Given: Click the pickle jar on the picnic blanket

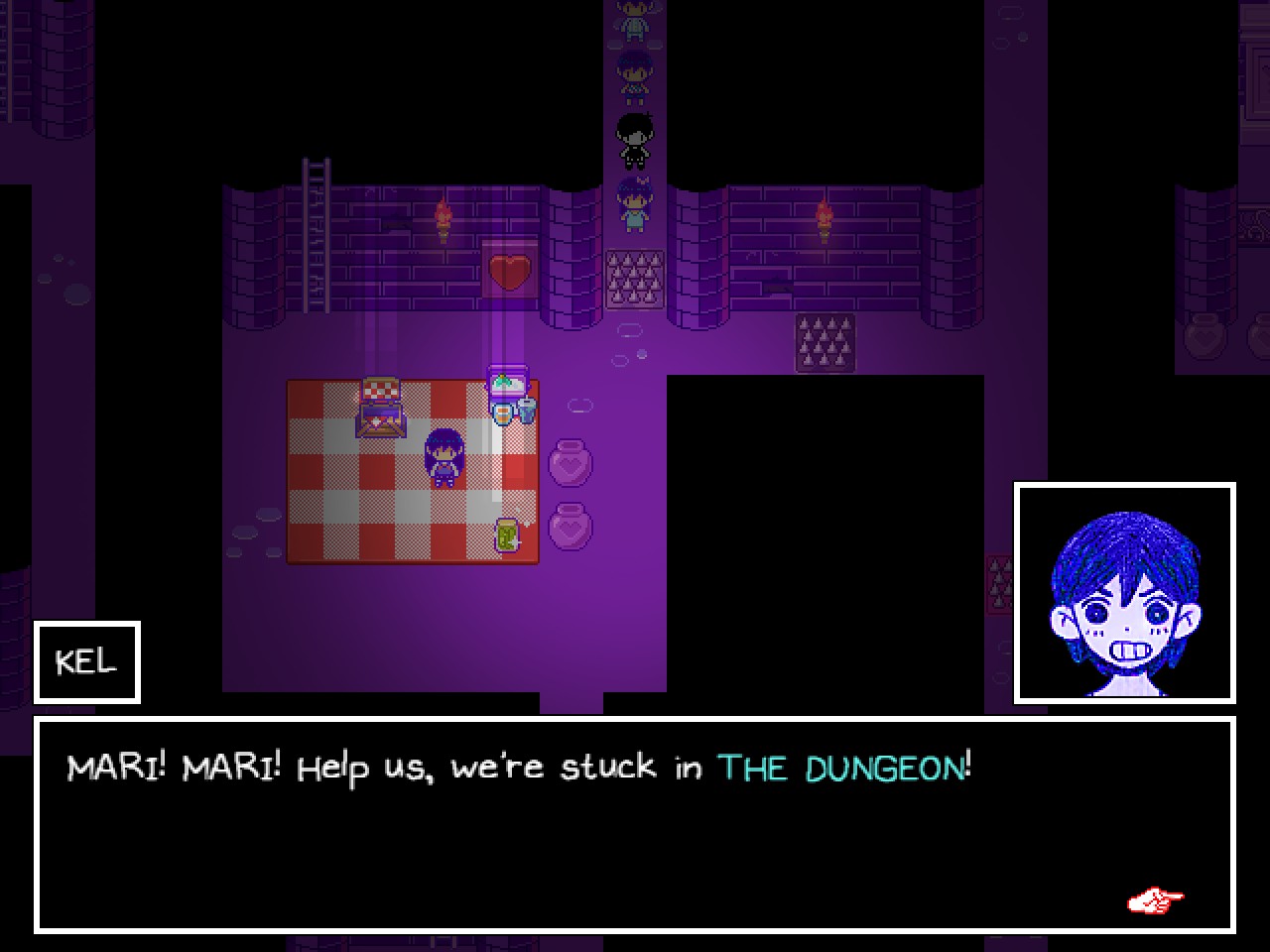Looking at the screenshot, I should pyautogui.click(x=505, y=535).
